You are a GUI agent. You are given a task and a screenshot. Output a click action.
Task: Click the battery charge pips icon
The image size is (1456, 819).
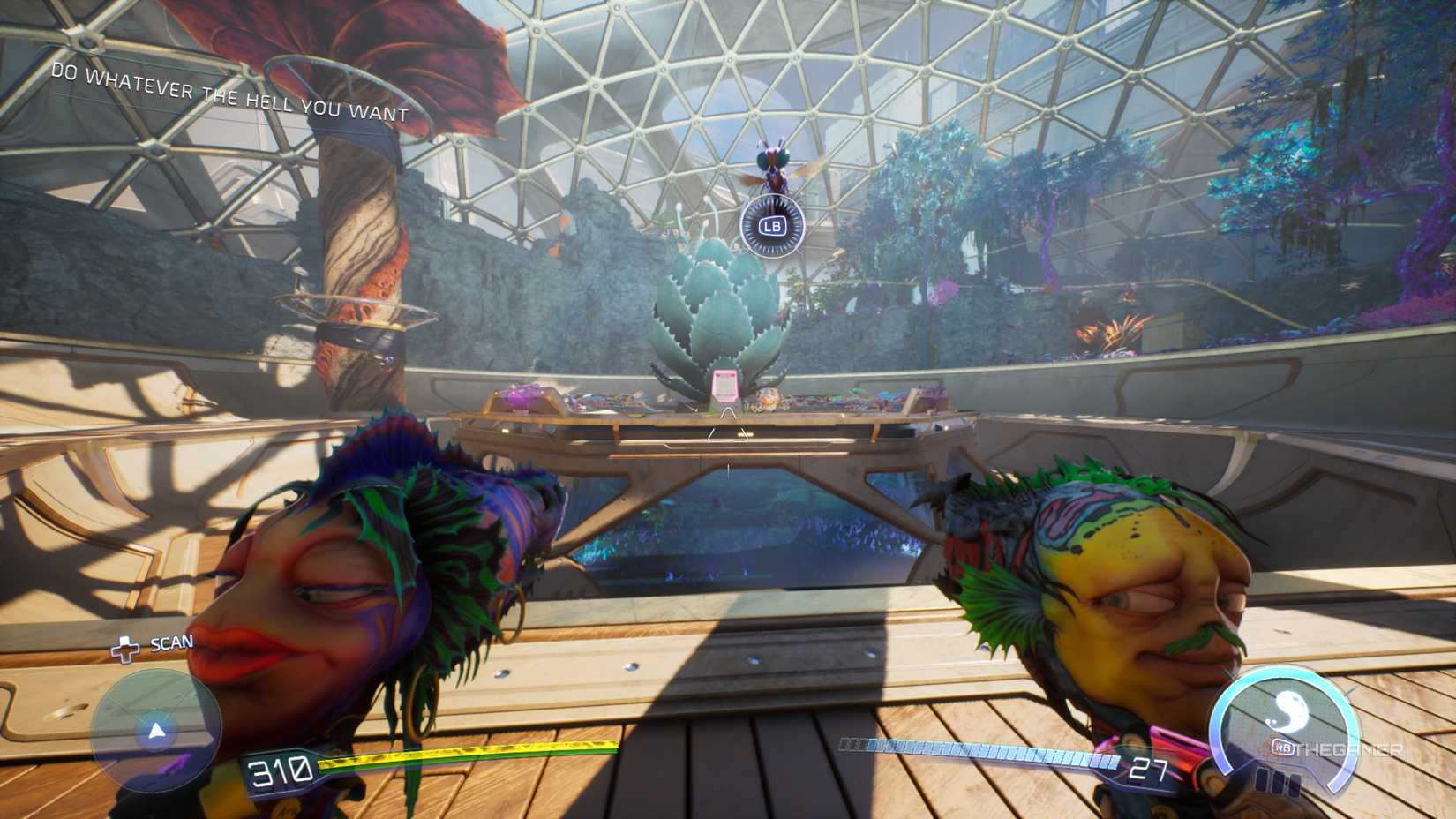[x=1278, y=783]
